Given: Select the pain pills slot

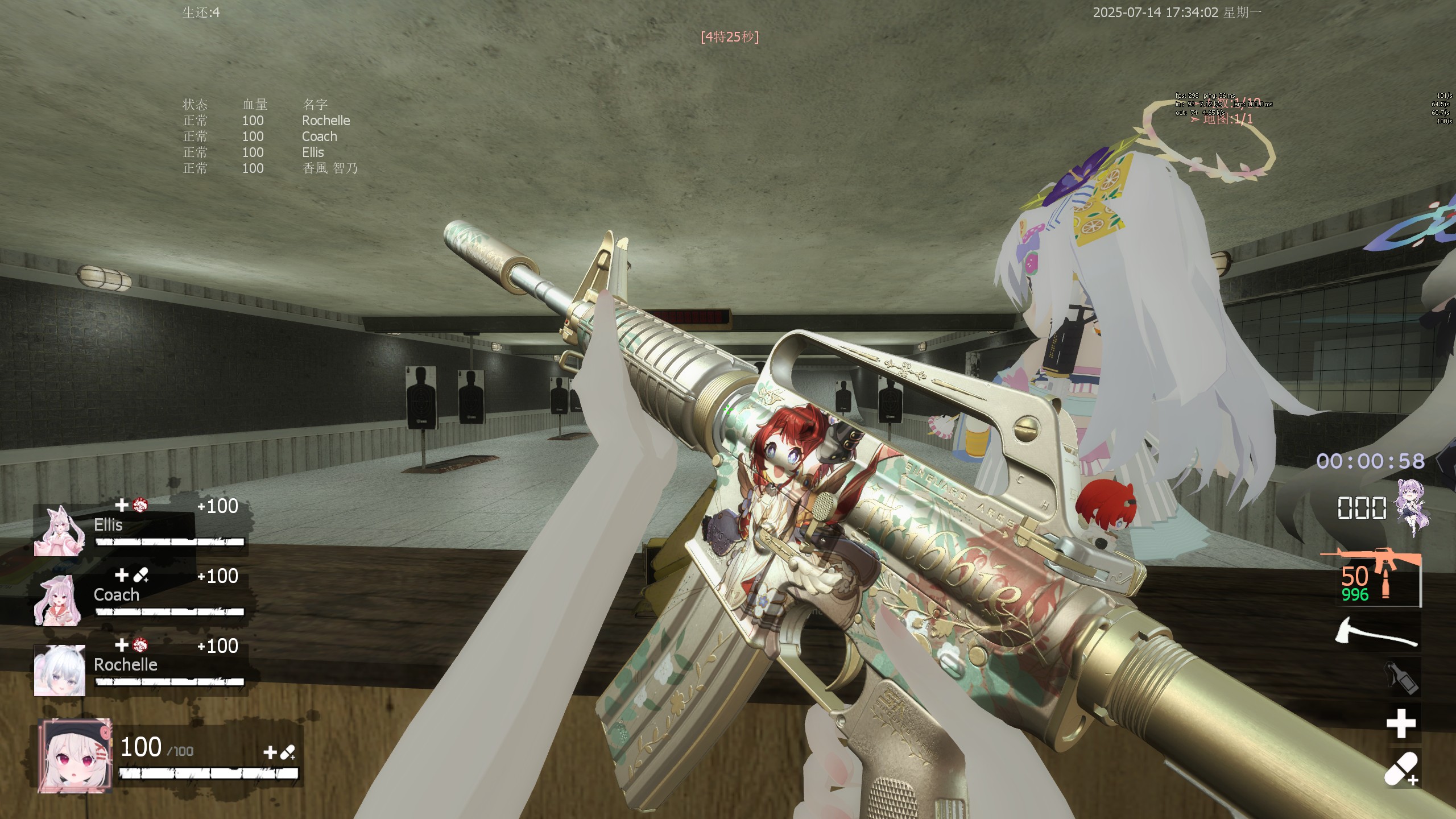Looking at the screenshot, I should click(1400, 769).
